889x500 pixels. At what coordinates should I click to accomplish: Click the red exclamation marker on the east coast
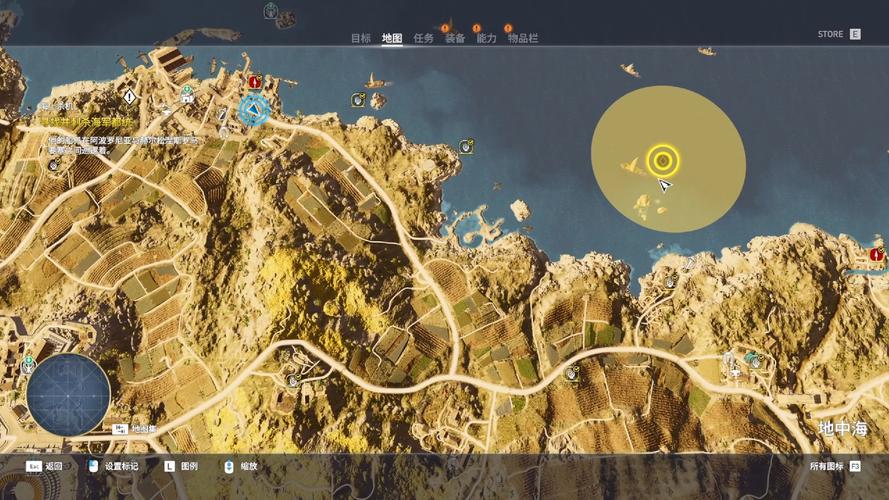(877, 255)
